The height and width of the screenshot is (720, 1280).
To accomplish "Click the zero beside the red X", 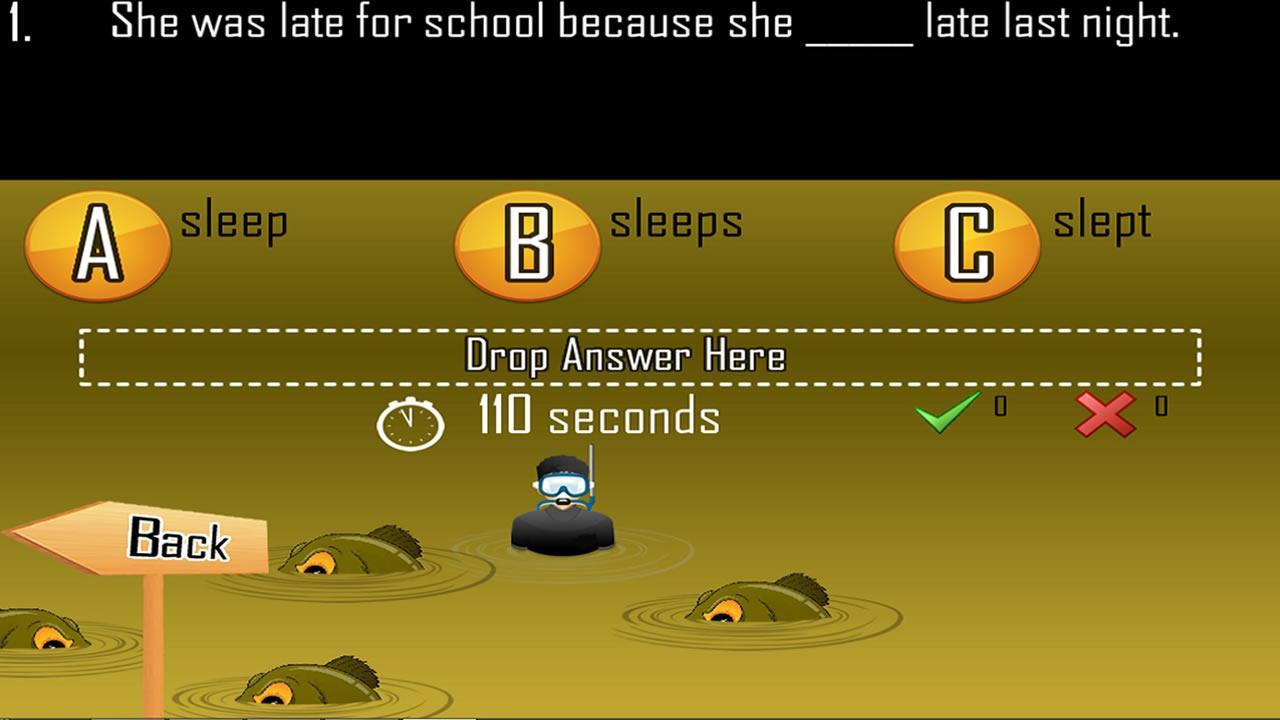I will [1160, 405].
